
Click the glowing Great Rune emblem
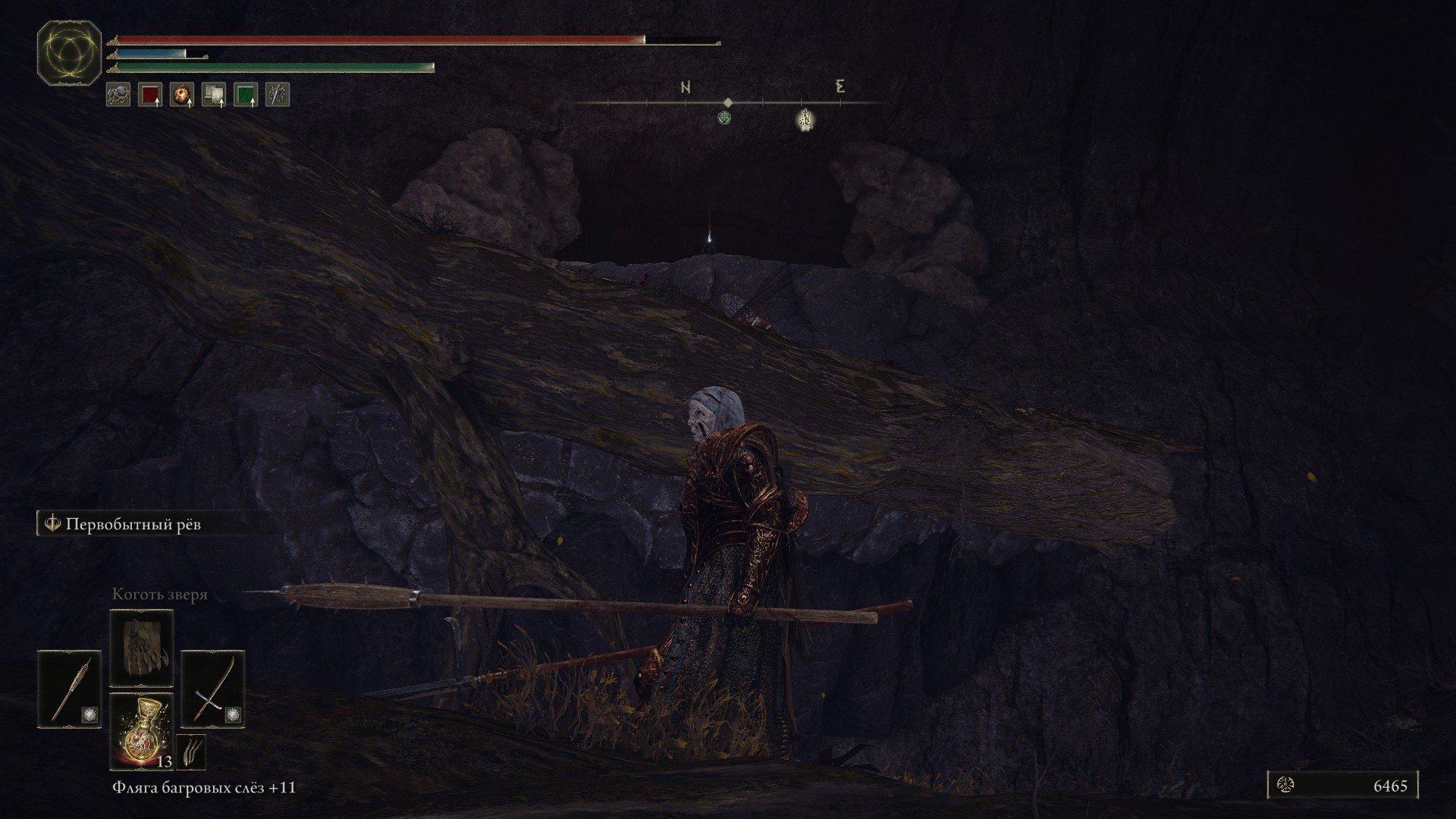[x=70, y=52]
